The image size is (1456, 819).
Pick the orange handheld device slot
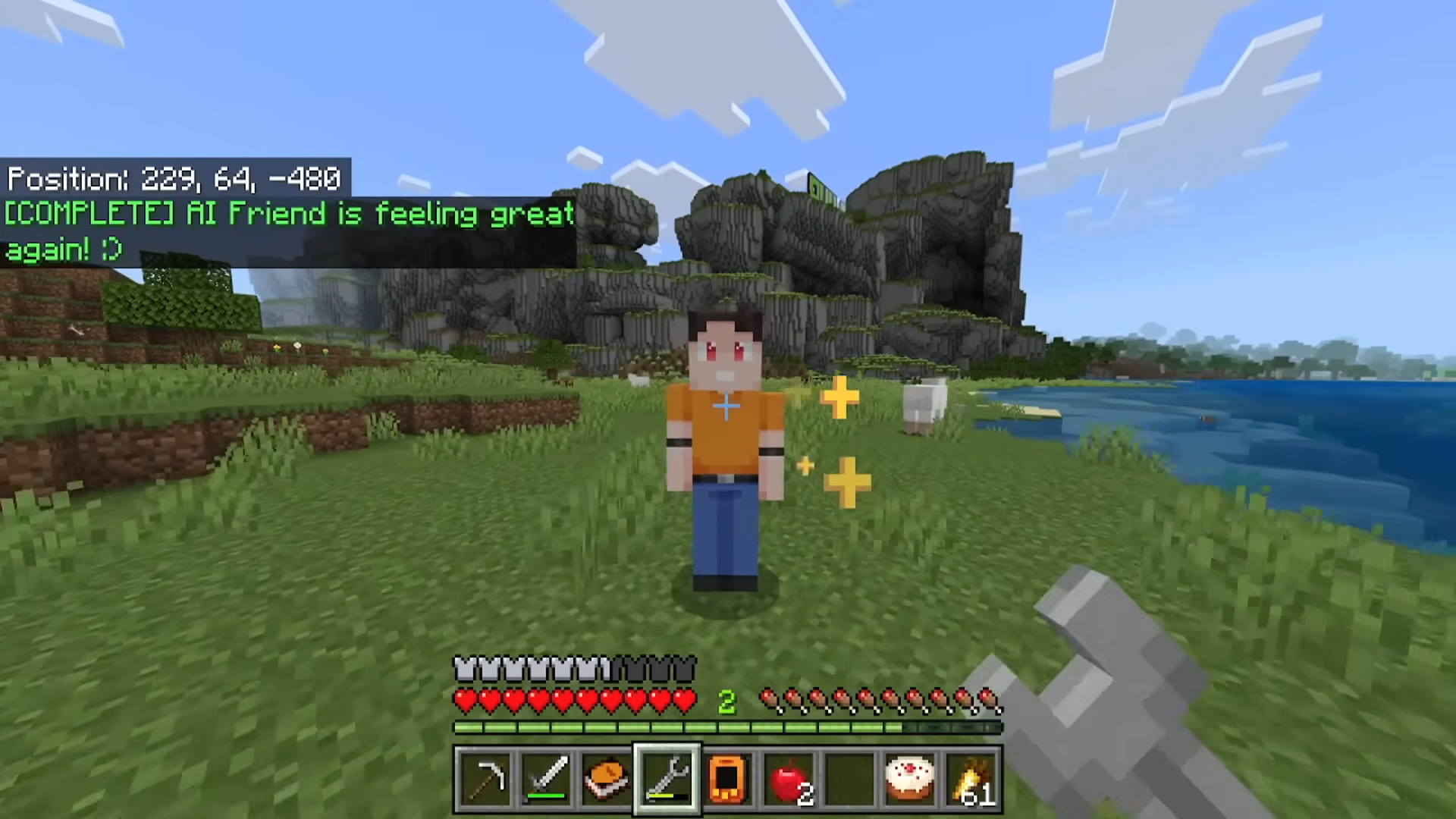point(728,779)
